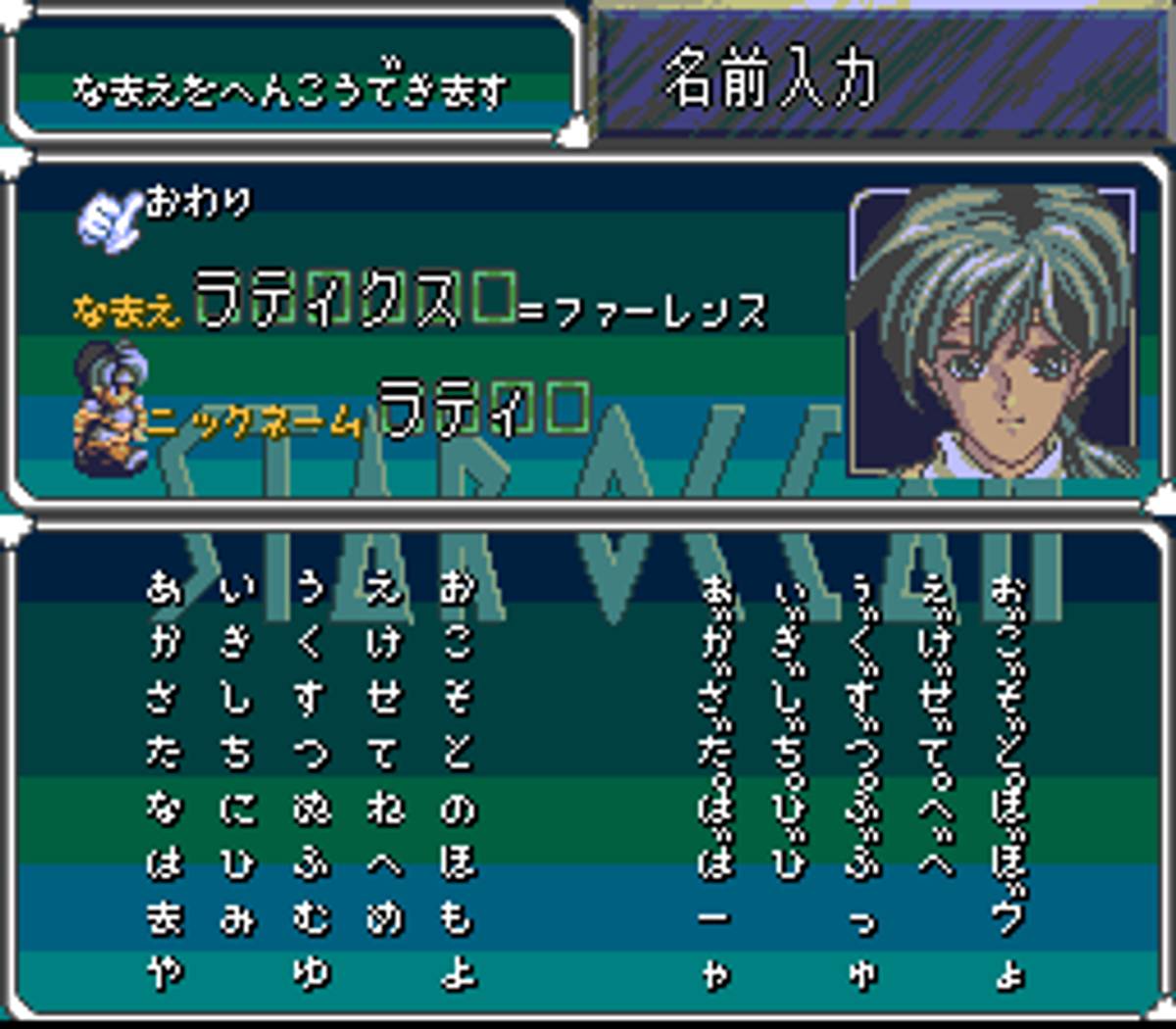Select the long vowel mark ー
The image size is (1176, 1029).
(716, 919)
